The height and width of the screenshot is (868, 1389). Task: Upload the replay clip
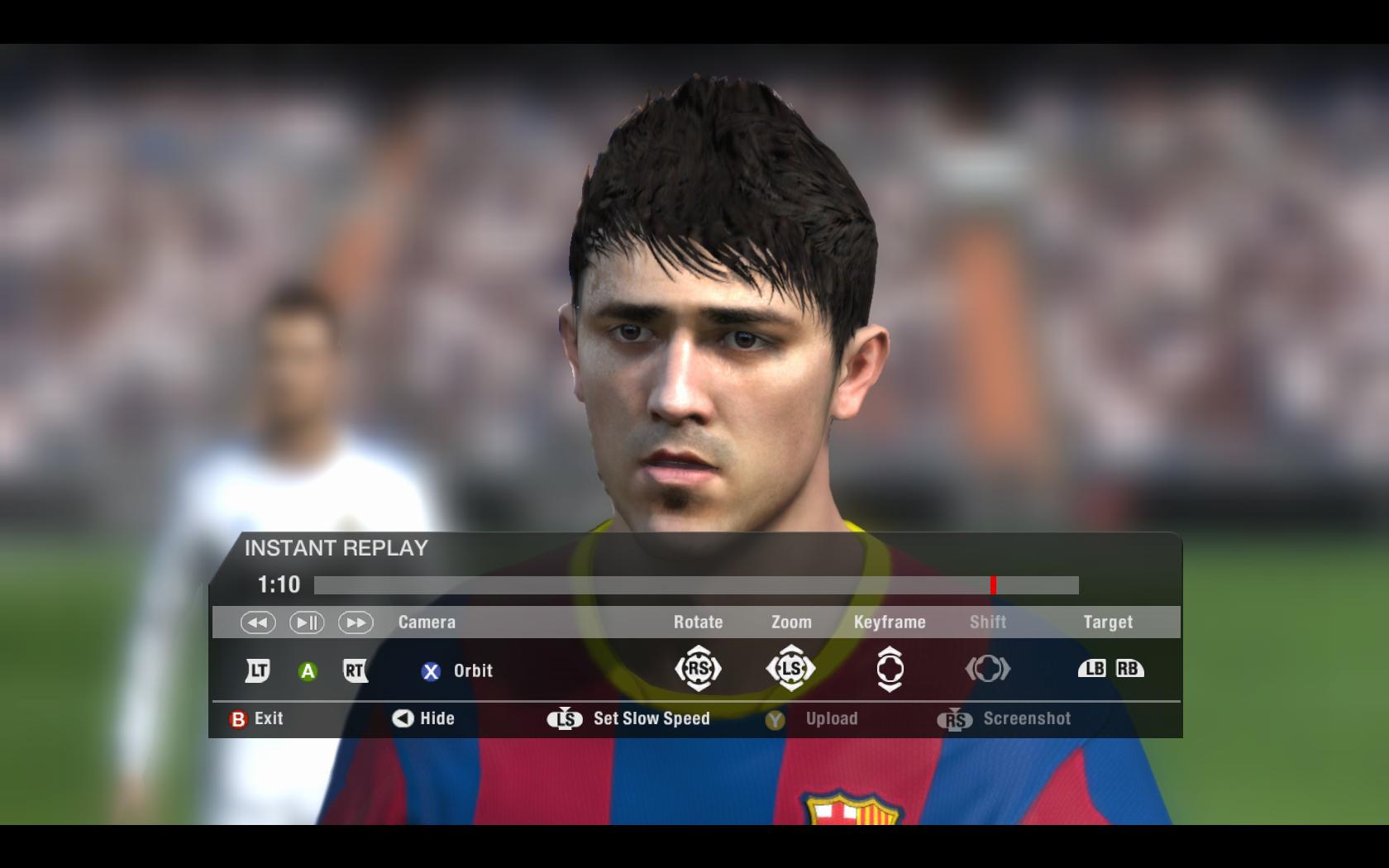click(x=812, y=719)
